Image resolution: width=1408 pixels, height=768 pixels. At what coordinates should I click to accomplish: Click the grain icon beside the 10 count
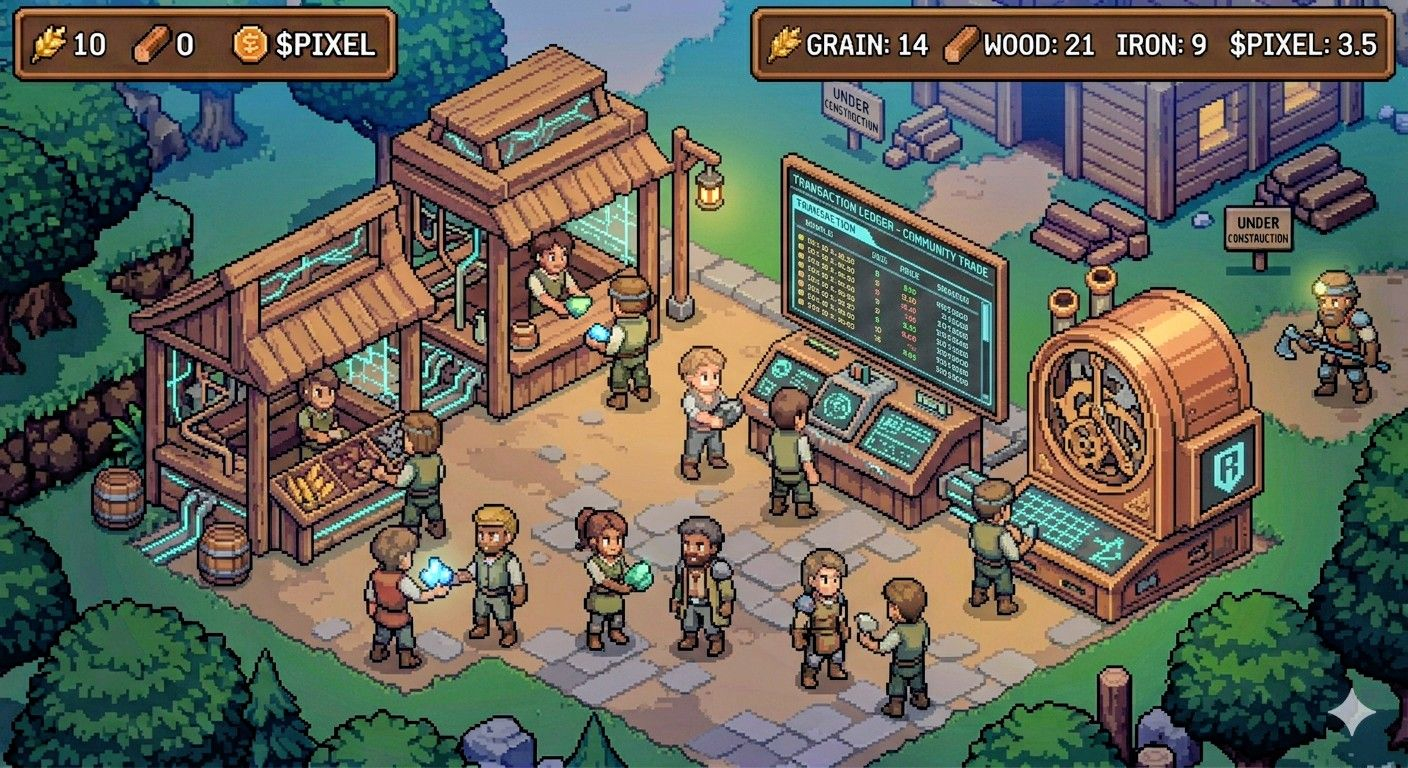coord(49,44)
